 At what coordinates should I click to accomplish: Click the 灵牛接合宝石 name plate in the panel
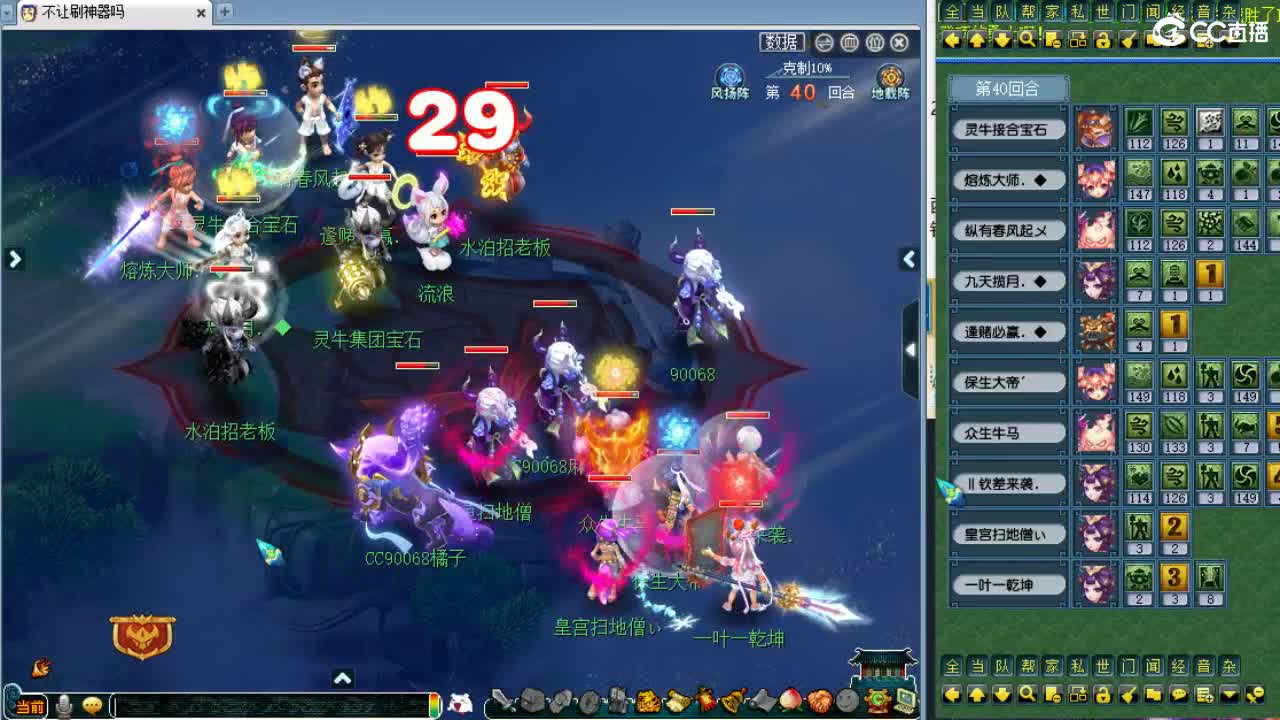tap(1007, 130)
